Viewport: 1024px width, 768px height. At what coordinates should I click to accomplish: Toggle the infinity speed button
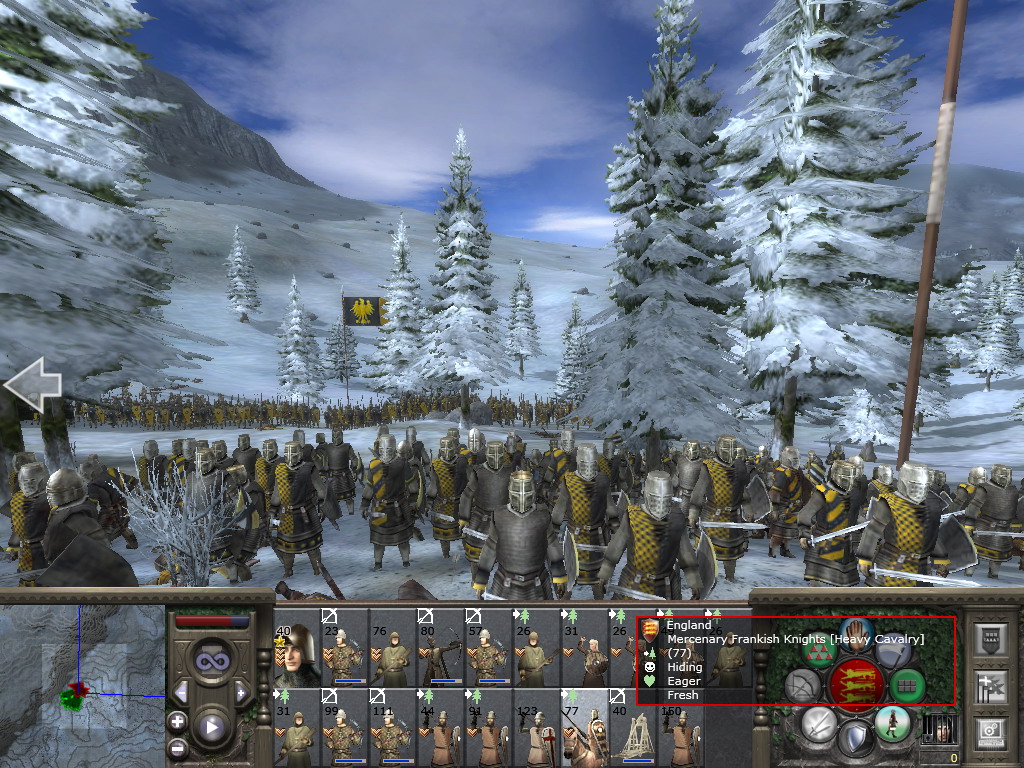click(x=210, y=658)
